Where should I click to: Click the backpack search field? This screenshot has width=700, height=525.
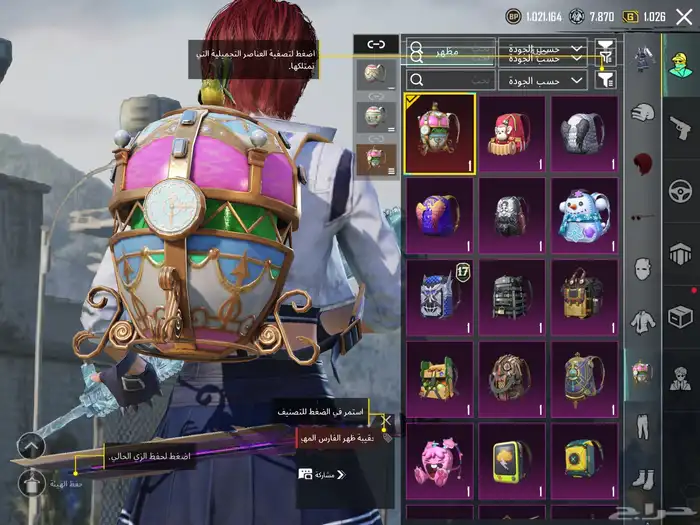coord(452,80)
